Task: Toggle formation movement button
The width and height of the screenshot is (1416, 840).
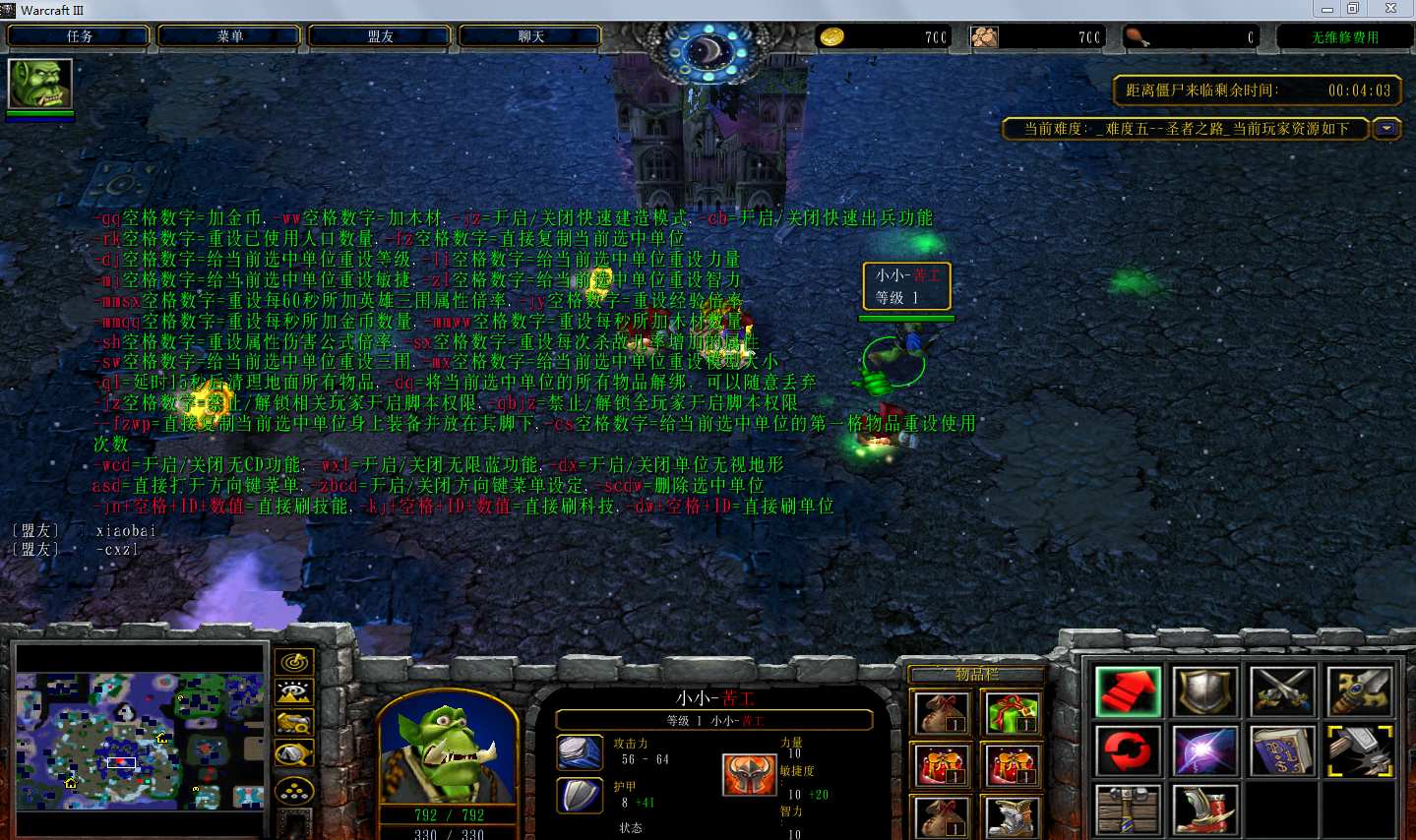Action: (x=294, y=790)
